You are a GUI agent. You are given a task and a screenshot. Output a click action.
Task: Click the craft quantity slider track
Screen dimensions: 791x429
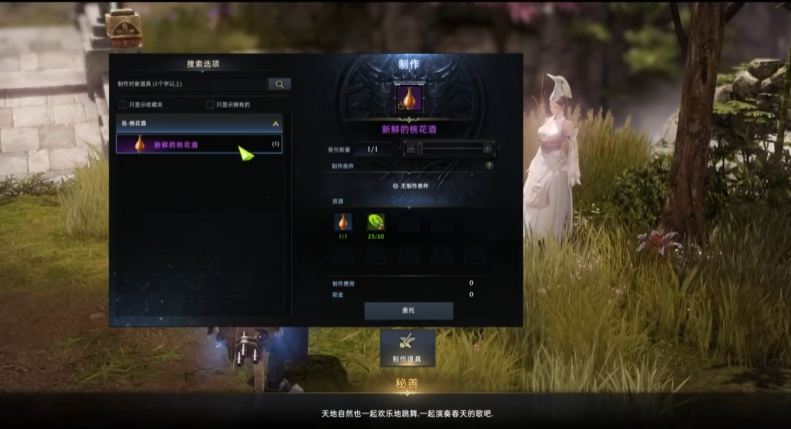[x=448, y=149]
